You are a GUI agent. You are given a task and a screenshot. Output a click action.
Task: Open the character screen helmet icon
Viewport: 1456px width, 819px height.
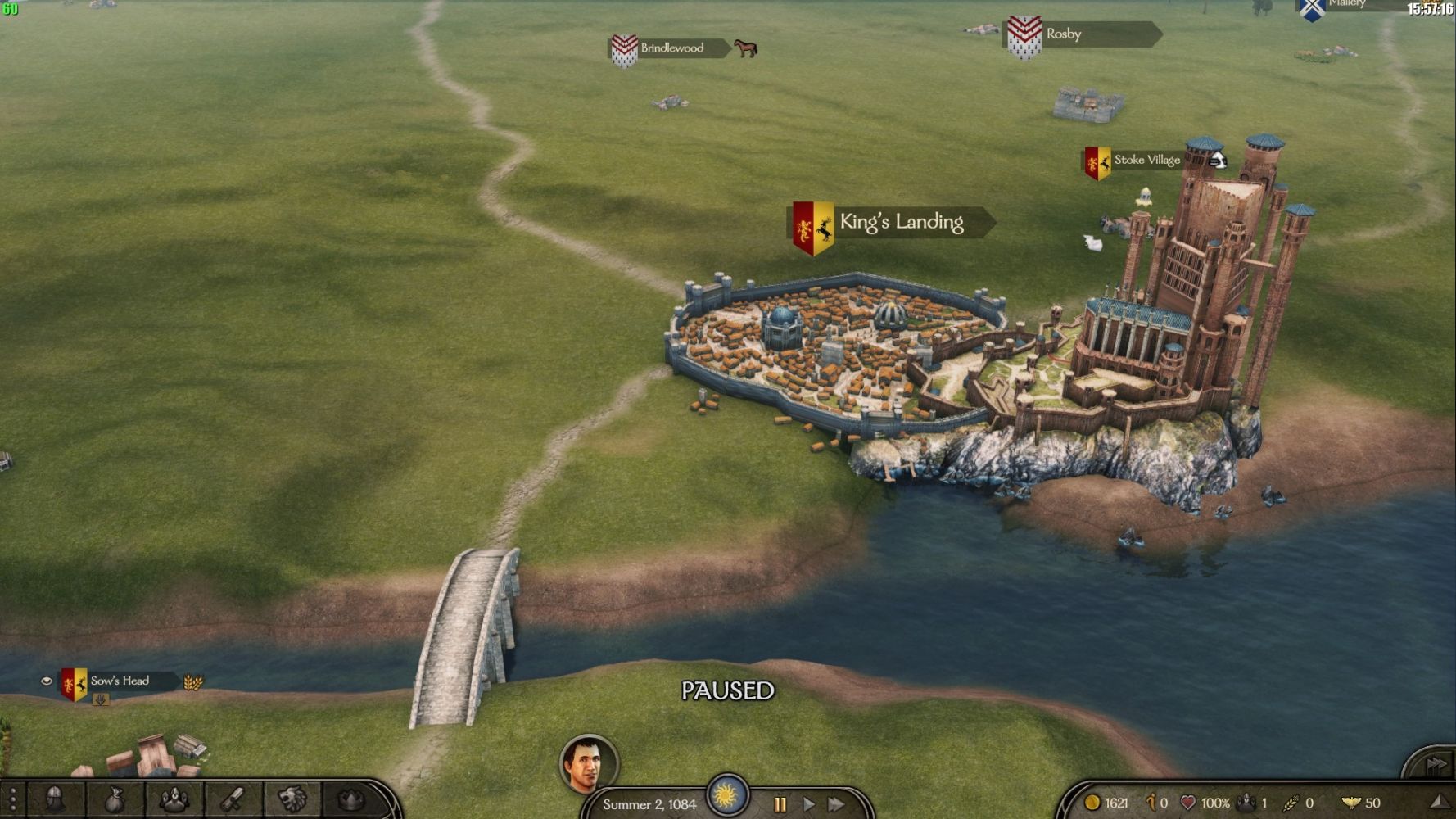56,799
